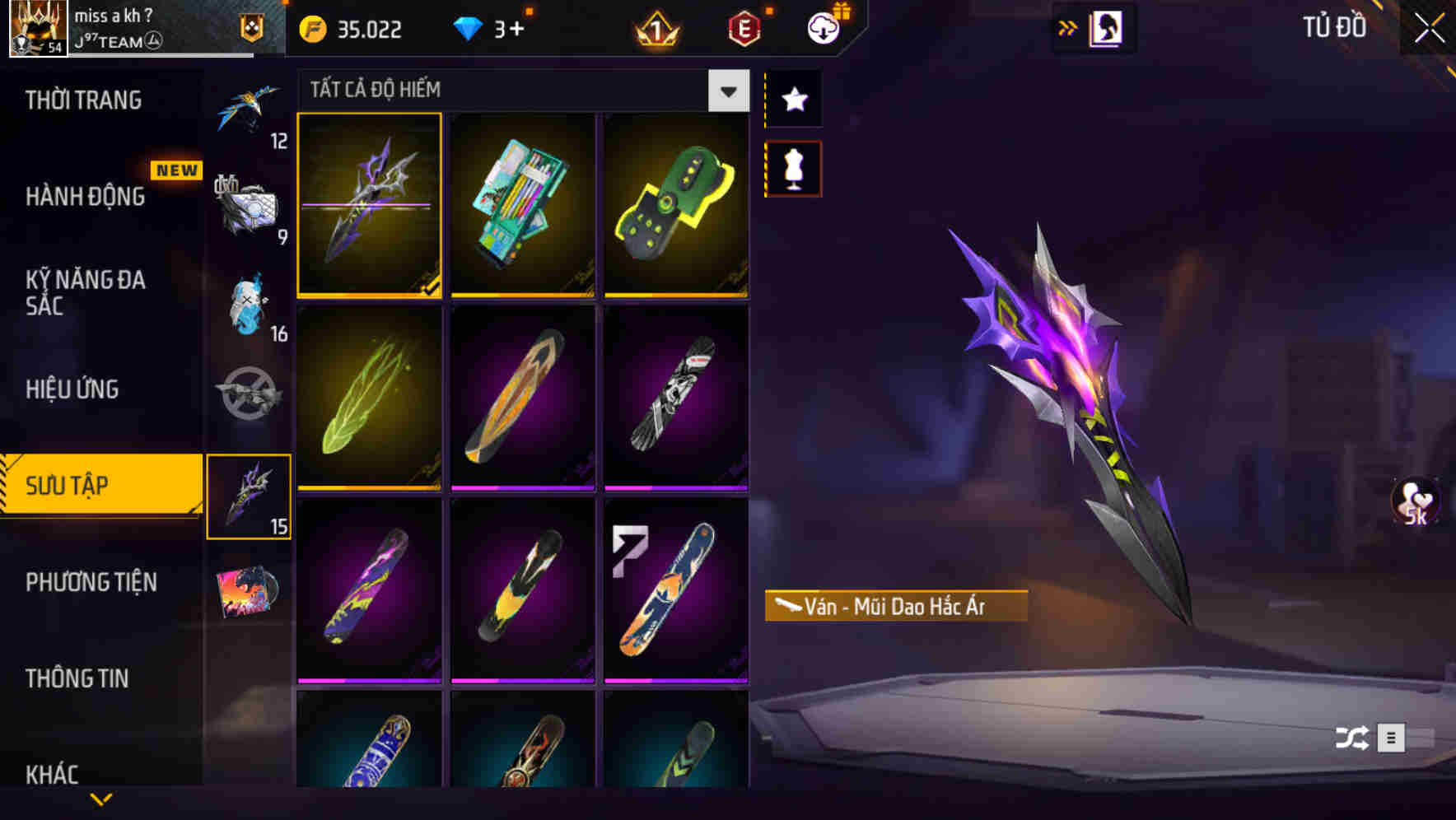Open the cloud download gift button
This screenshot has width=1456, height=820.
point(825,27)
